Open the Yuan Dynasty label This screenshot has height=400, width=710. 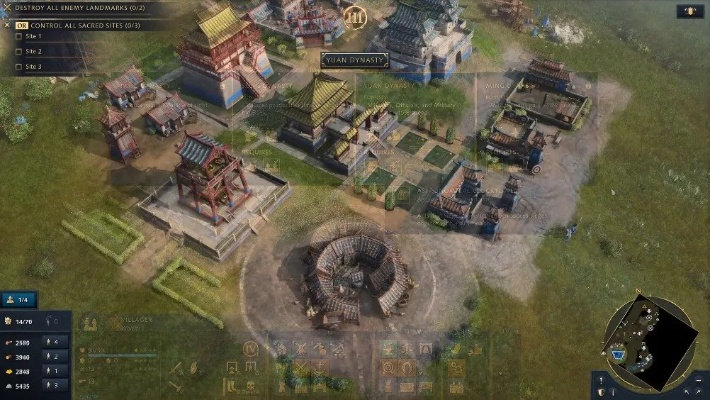[354, 60]
